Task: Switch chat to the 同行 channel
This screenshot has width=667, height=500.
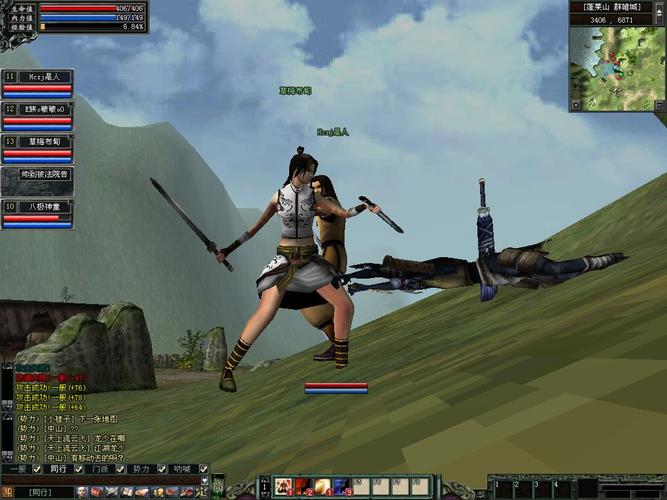Action: [58, 468]
